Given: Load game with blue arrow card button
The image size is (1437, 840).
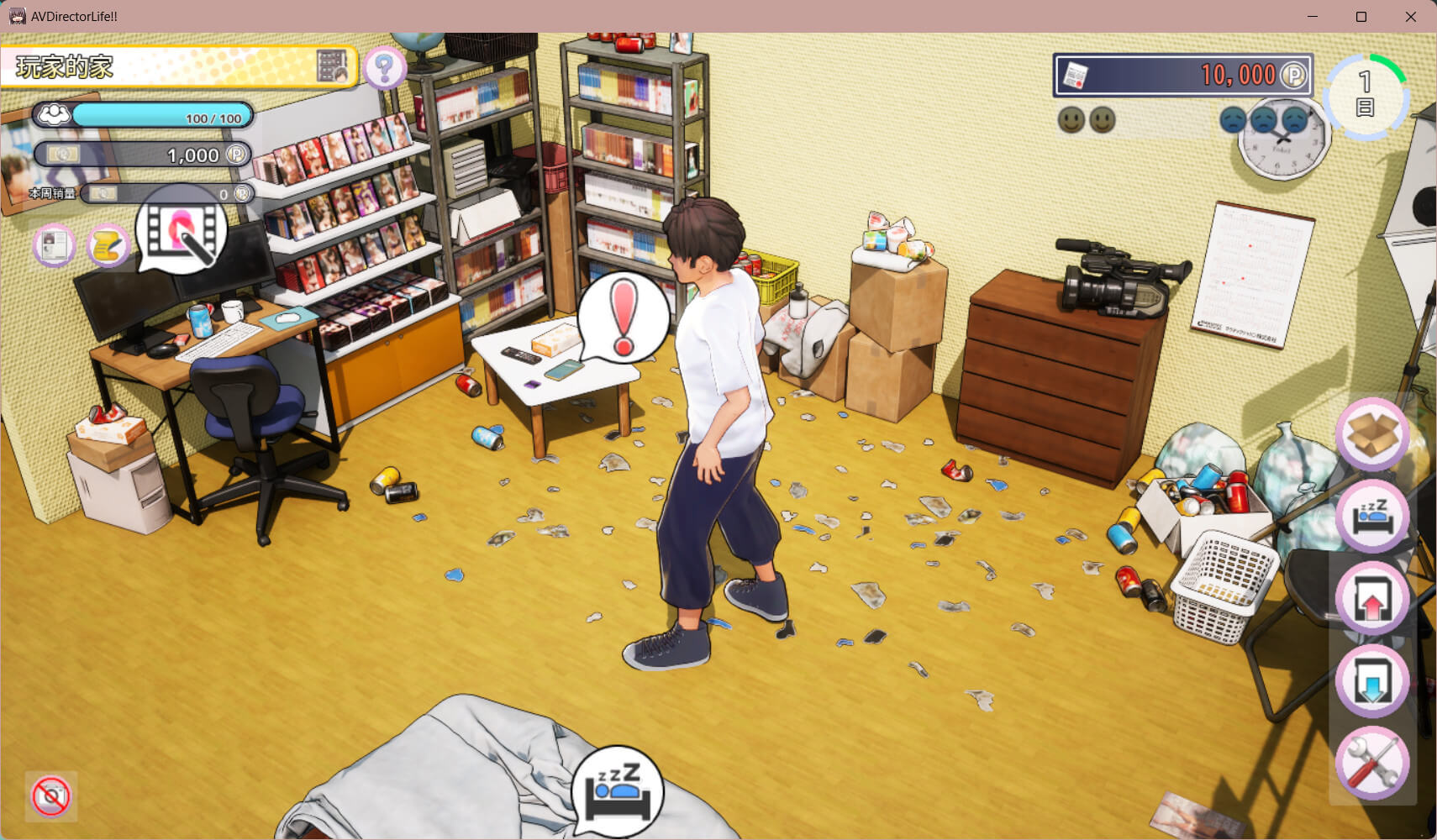Looking at the screenshot, I should (1372, 680).
